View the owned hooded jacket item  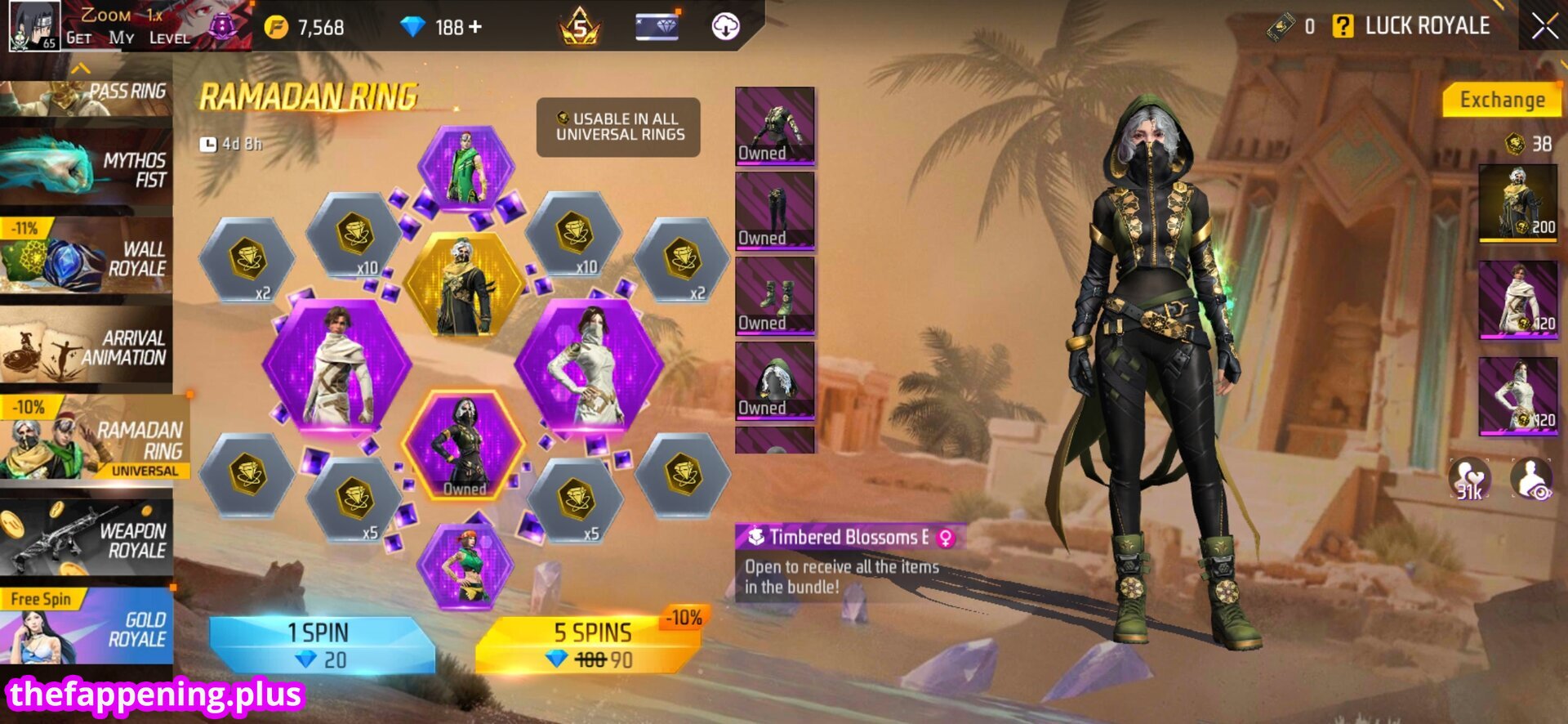(x=774, y=125)
